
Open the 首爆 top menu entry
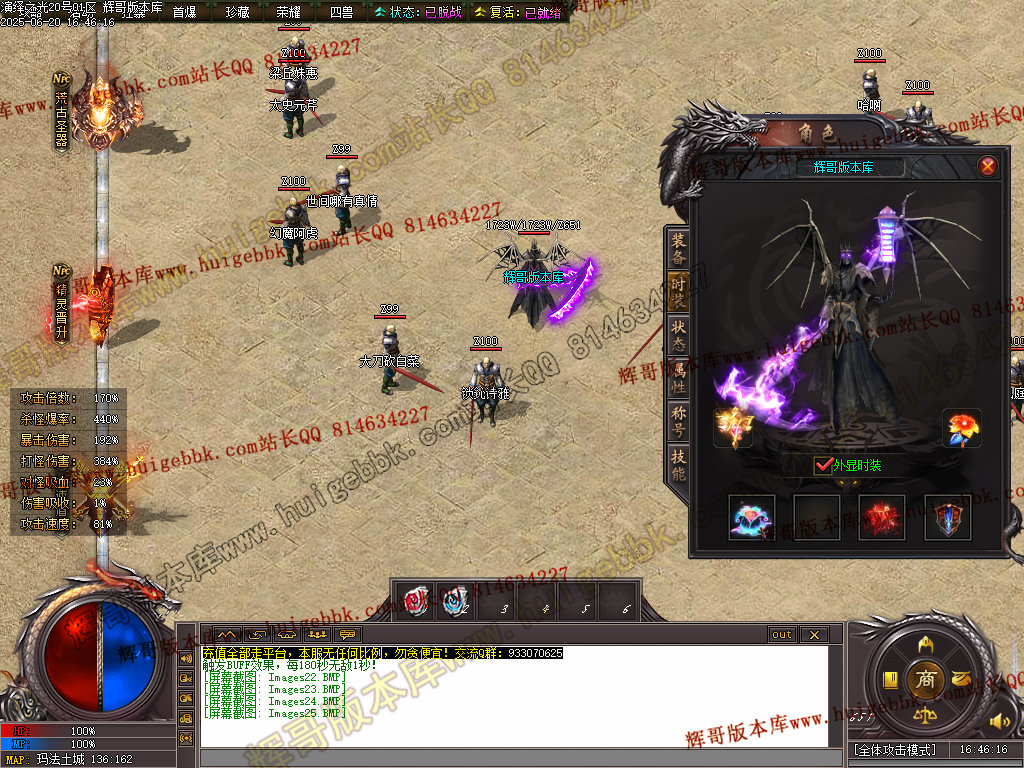[x=184, y=12]
